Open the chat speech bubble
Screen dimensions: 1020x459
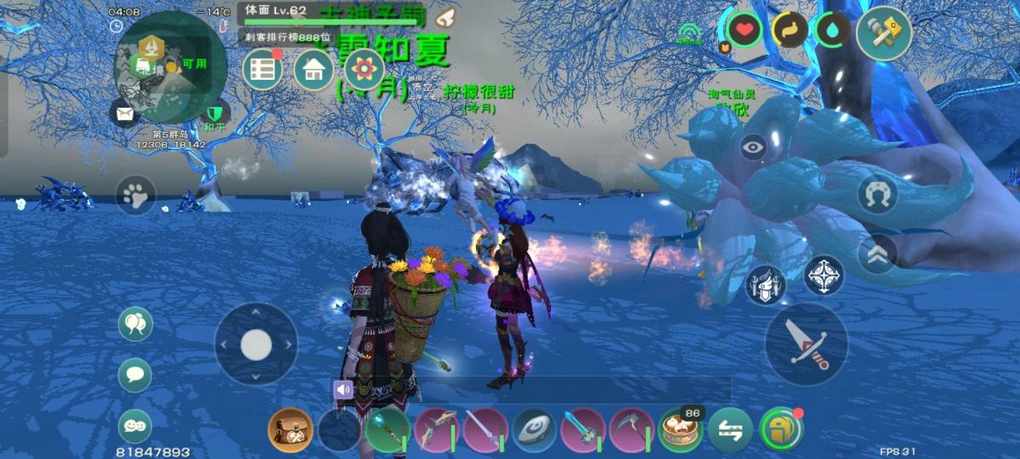135,375
